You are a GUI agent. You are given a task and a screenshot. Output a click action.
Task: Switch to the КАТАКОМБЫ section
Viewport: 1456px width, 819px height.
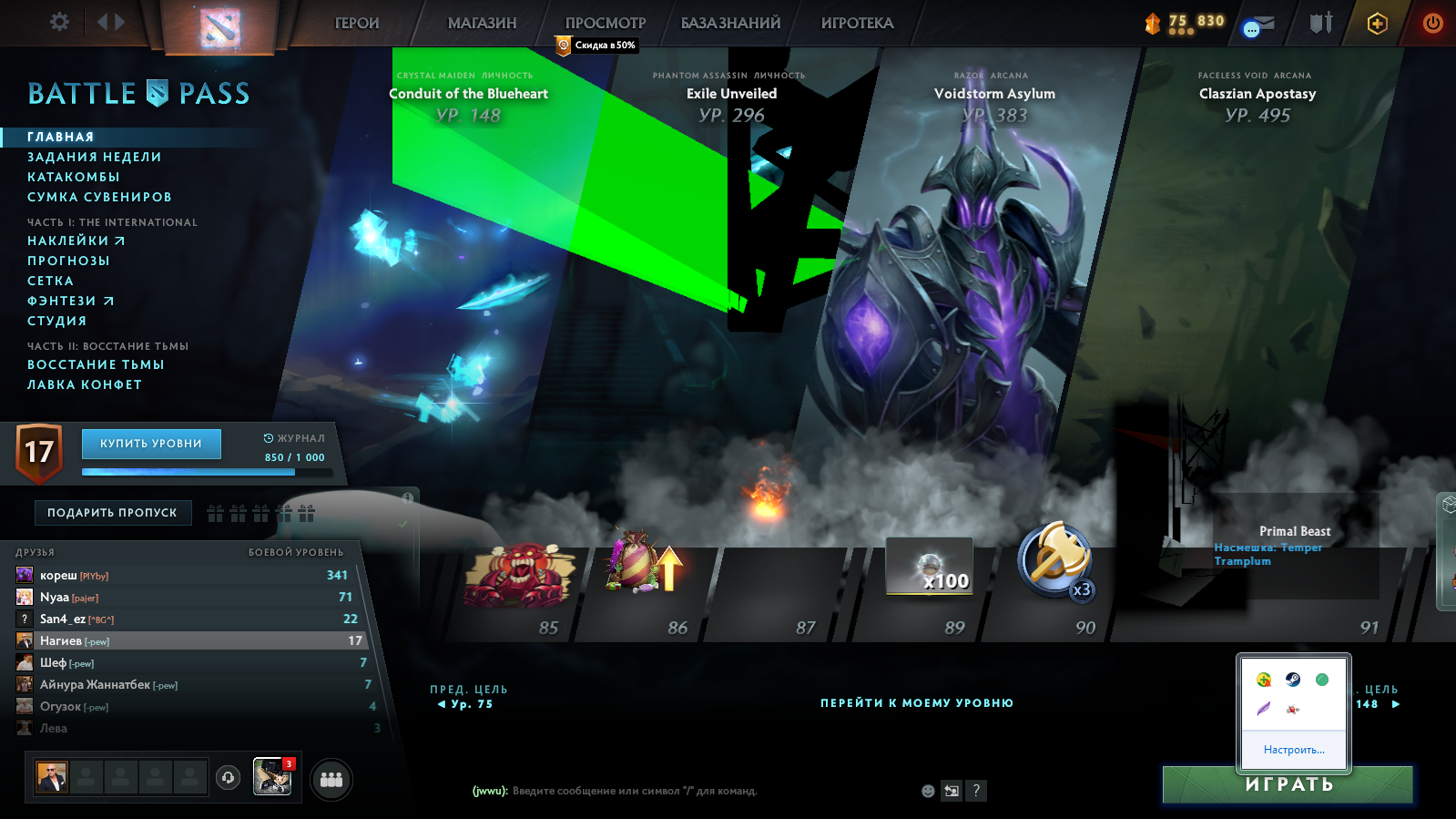click(x=73, y=176)
